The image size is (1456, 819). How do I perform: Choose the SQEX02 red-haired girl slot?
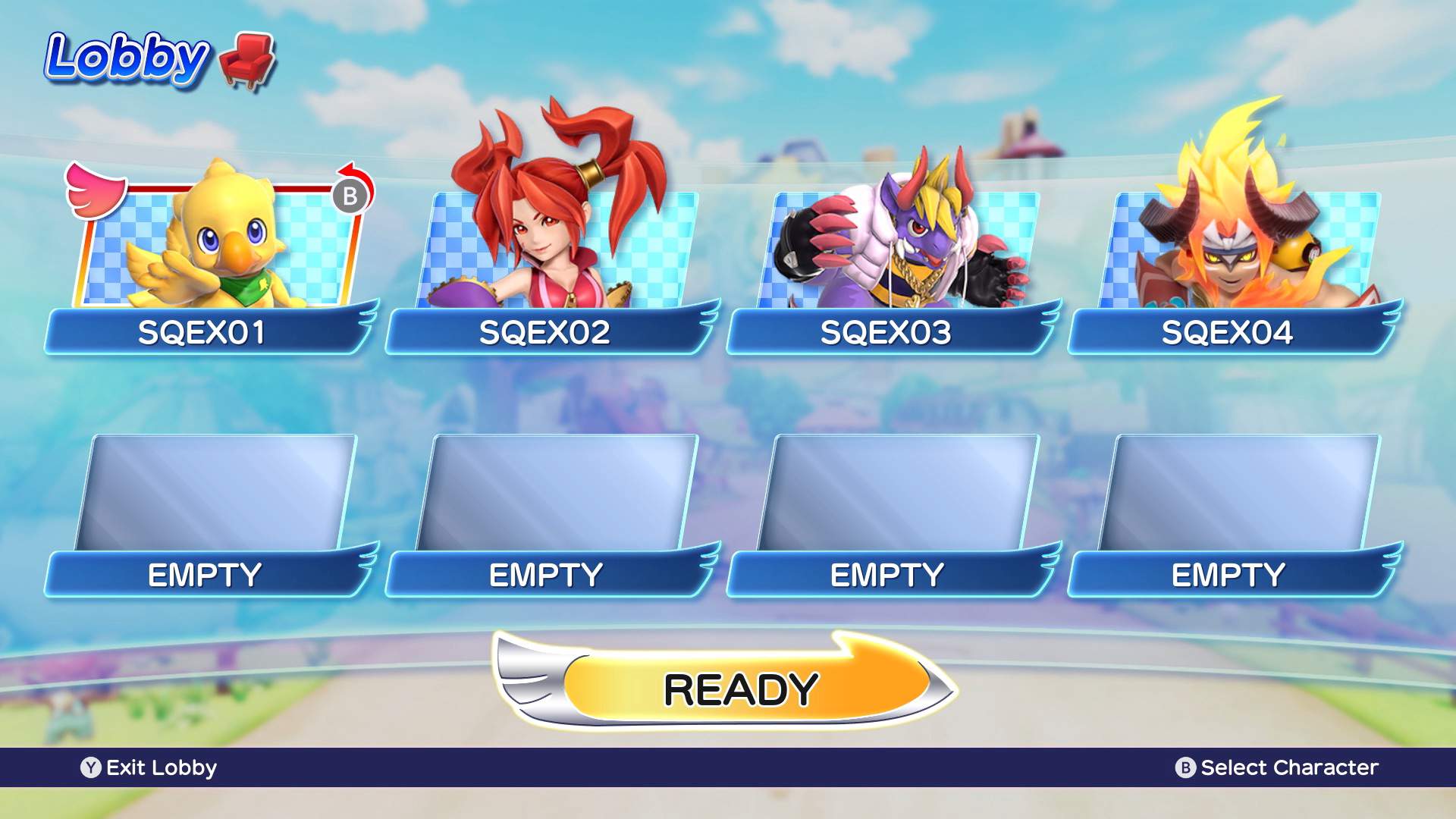(x=555, y=250)
